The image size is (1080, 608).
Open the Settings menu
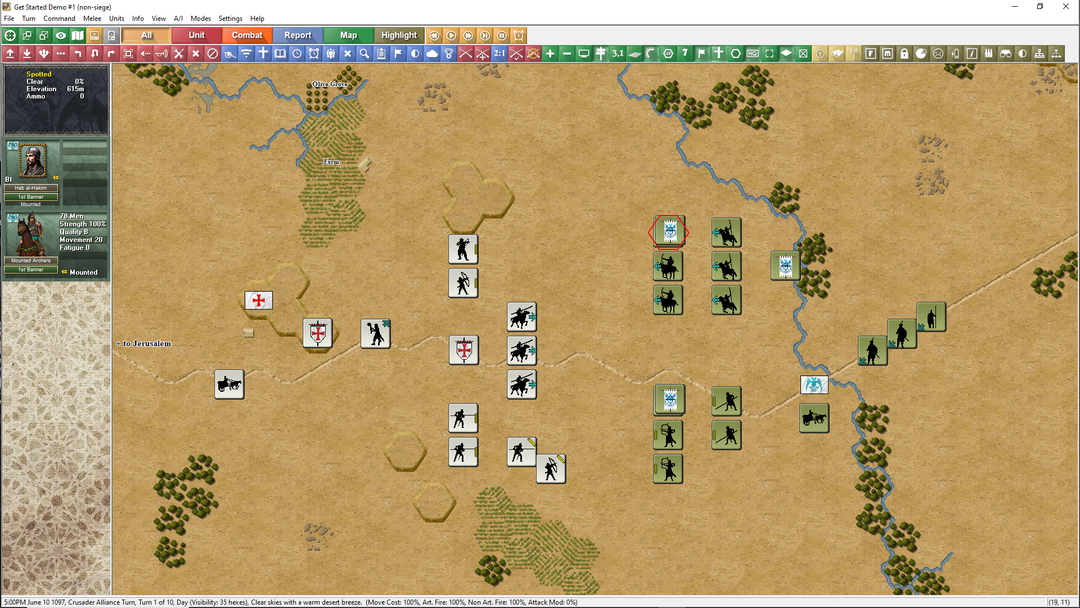[x=230, y=18]
